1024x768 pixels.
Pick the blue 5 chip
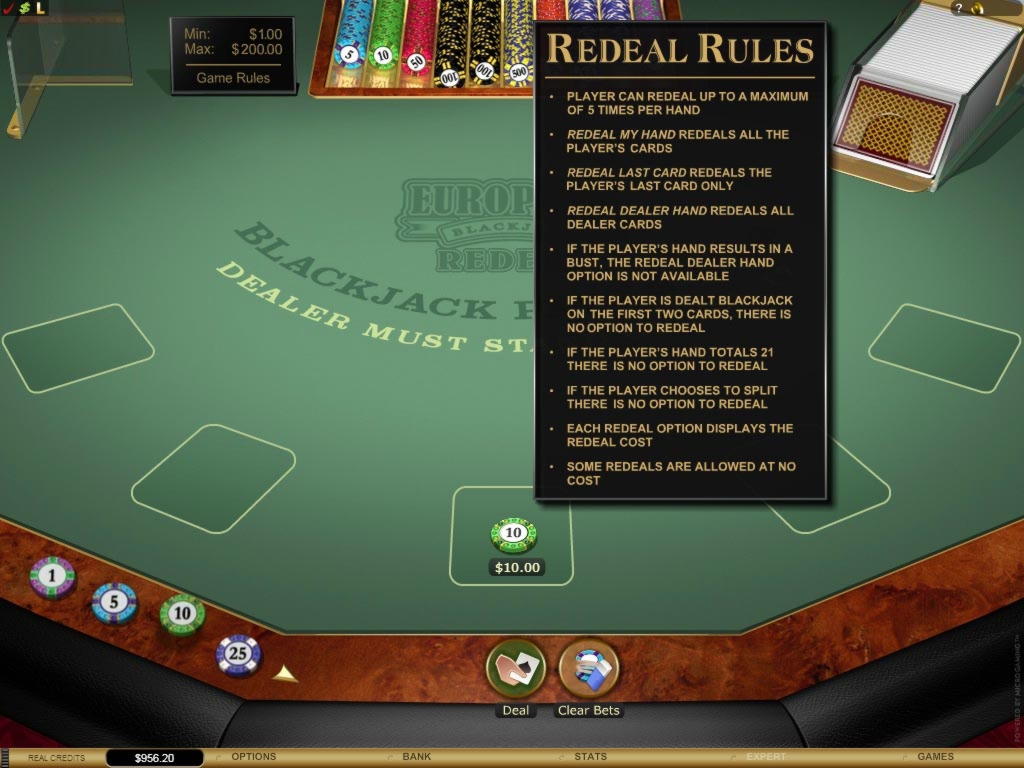pyautogui.click(x=114, y=603)
